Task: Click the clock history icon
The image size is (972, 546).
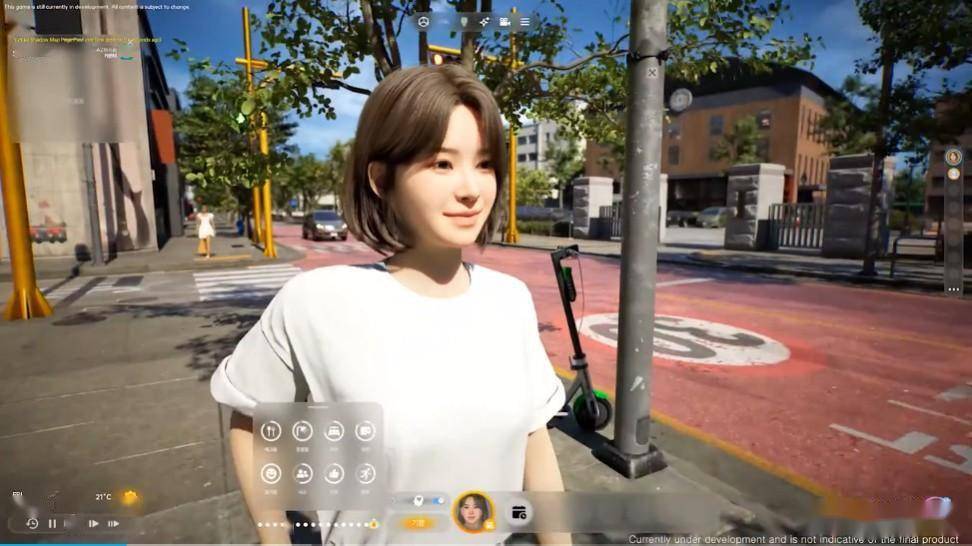Action: (x=32, y=523)
